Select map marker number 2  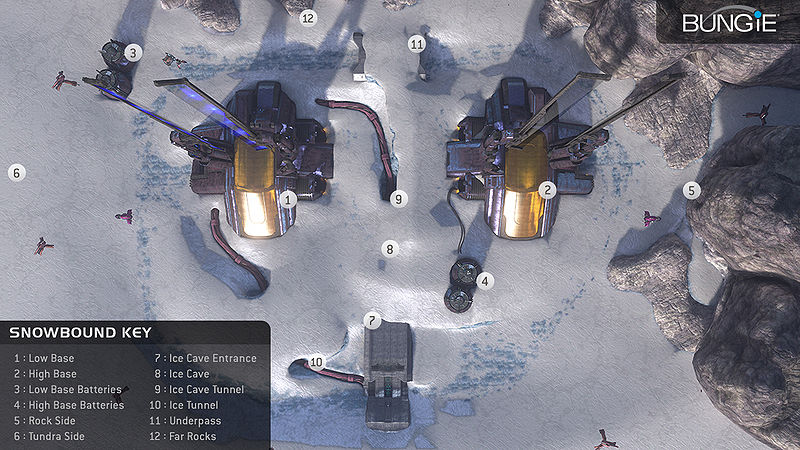547,189
